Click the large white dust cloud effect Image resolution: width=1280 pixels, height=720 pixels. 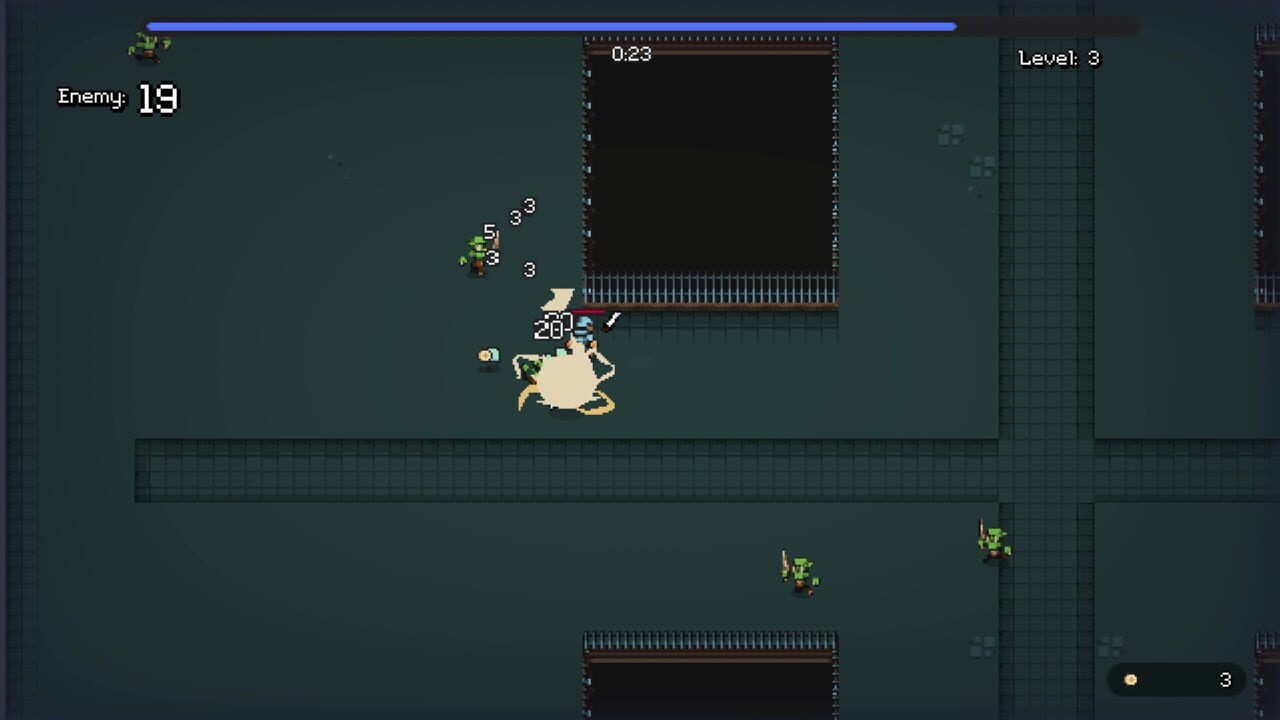[x=565, y=380]
